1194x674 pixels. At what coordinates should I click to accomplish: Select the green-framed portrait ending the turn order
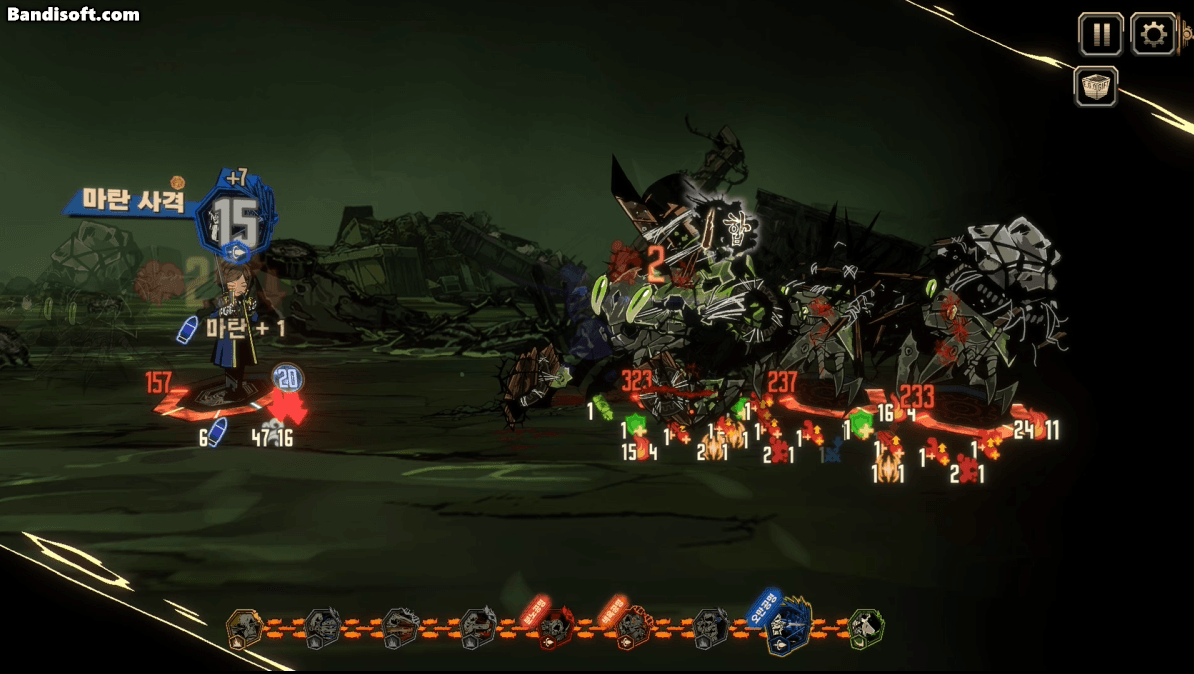865,628
